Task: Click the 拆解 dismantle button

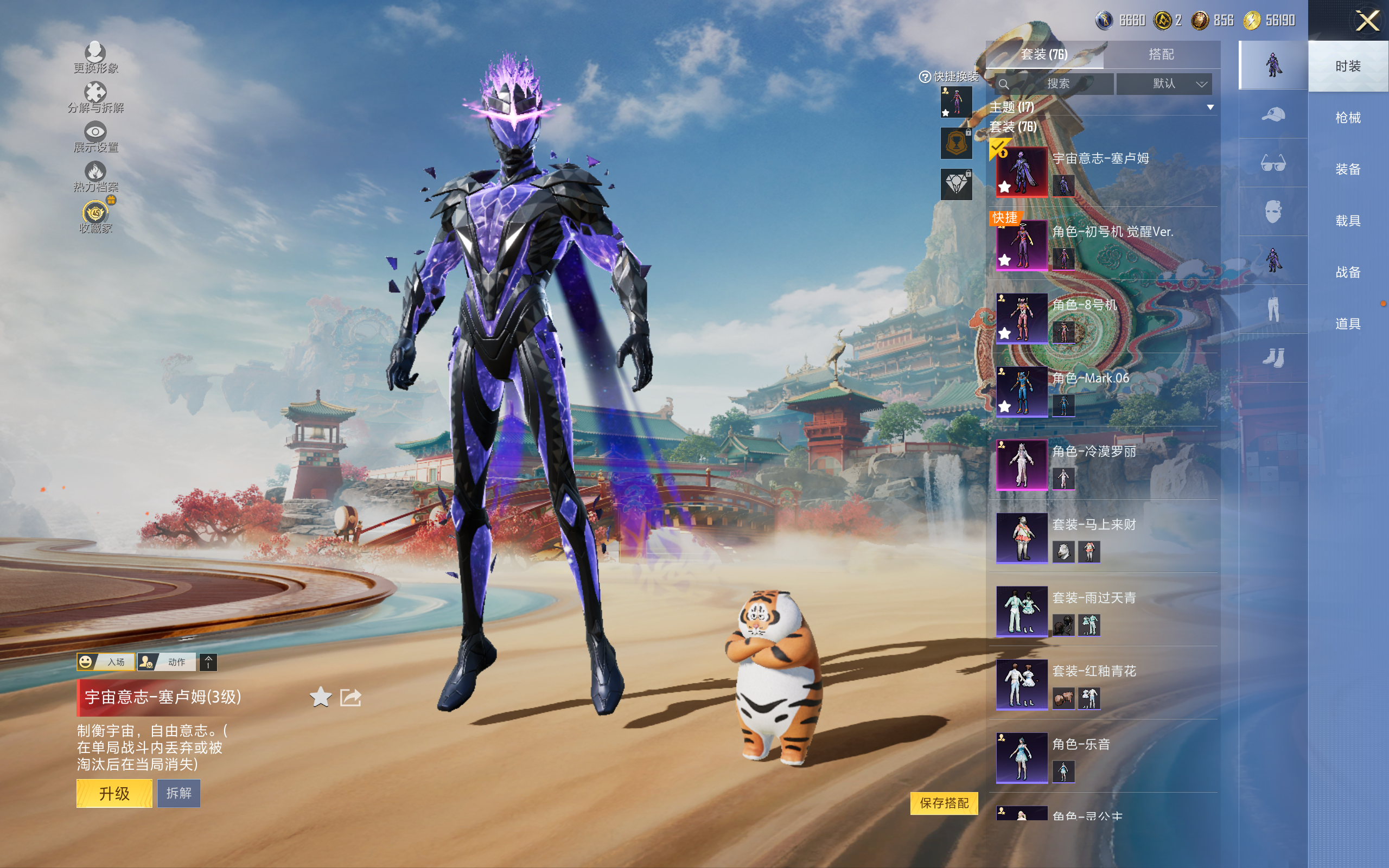Action: pyautogui.click(x=179, y=793)
